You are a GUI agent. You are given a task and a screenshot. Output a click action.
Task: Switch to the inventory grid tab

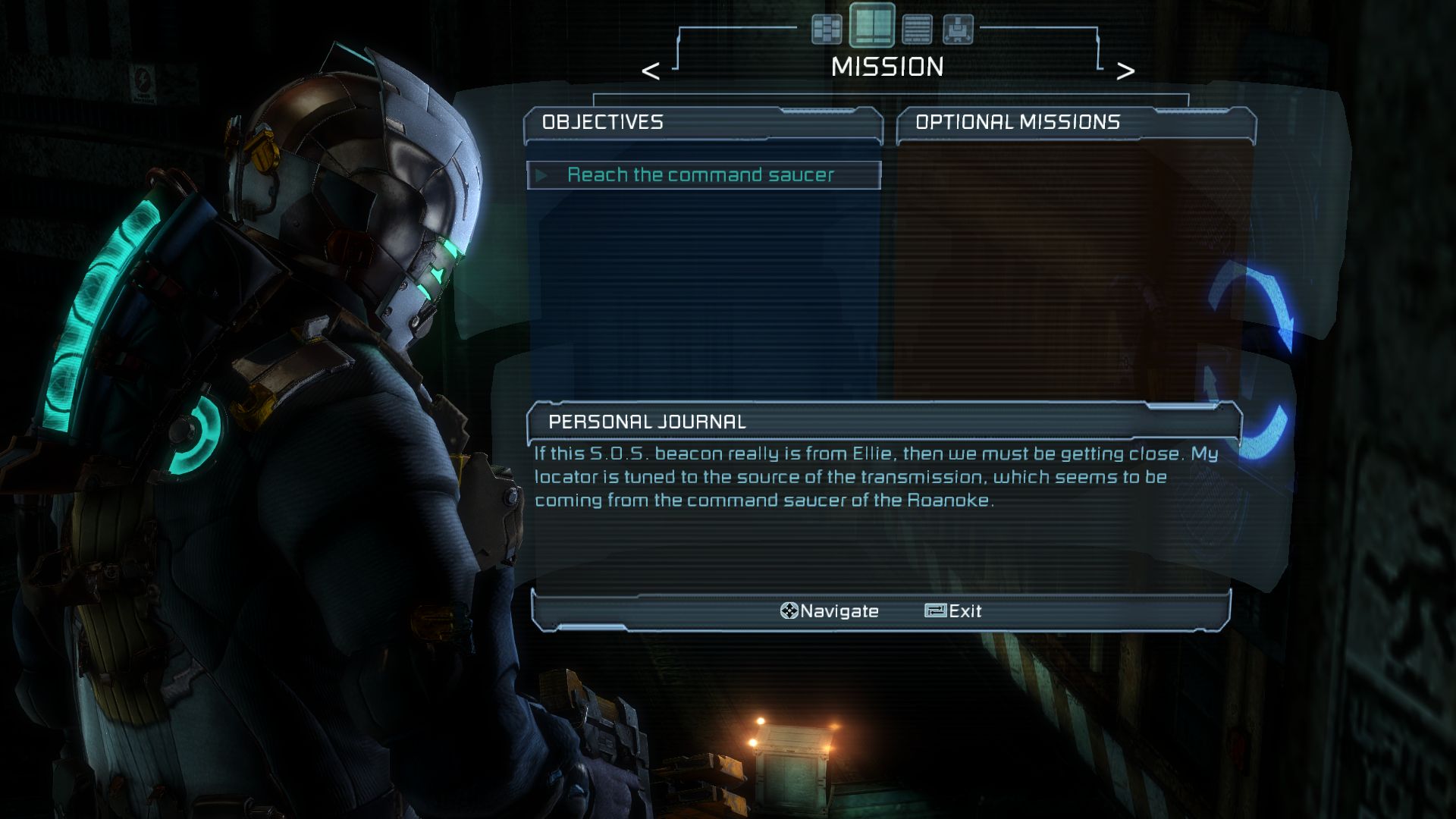tap(827, 30)
